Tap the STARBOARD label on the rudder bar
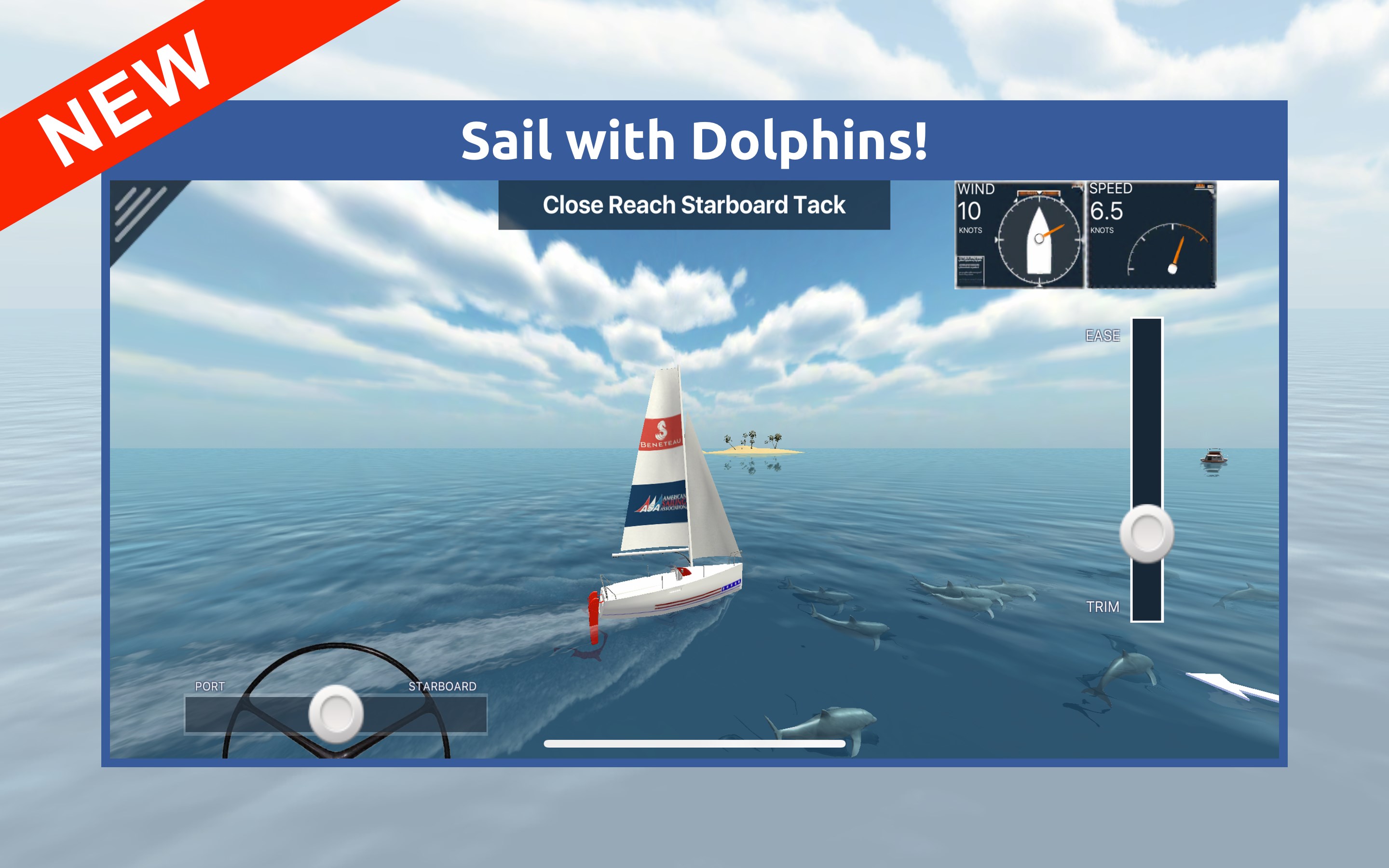The width and height of the screenshot is (1389, 868). (x=443, y=685)
